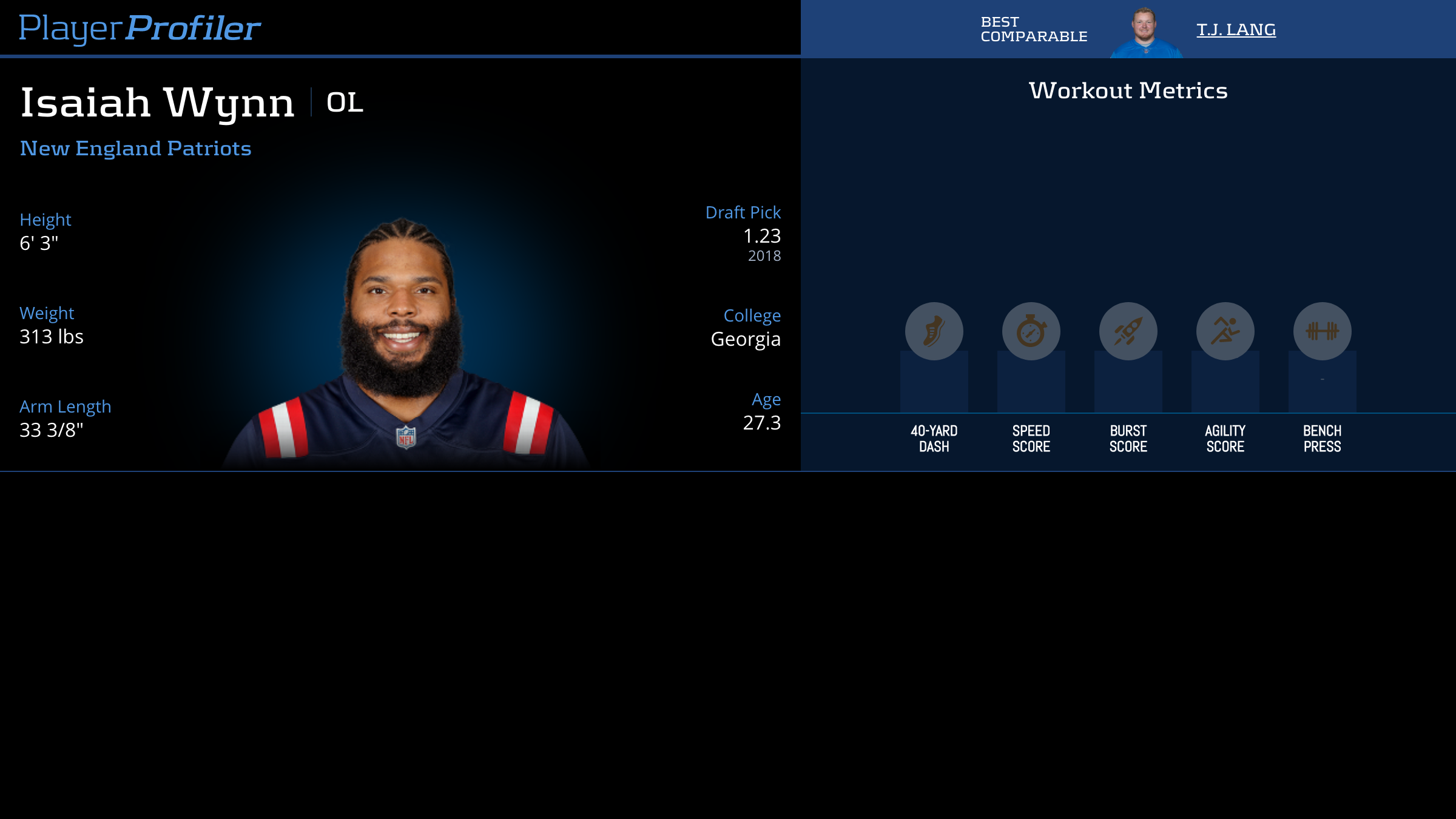Select the Burst Score rocket icon
This screenshot has width=1456, height=819.
pos(1128,331)
